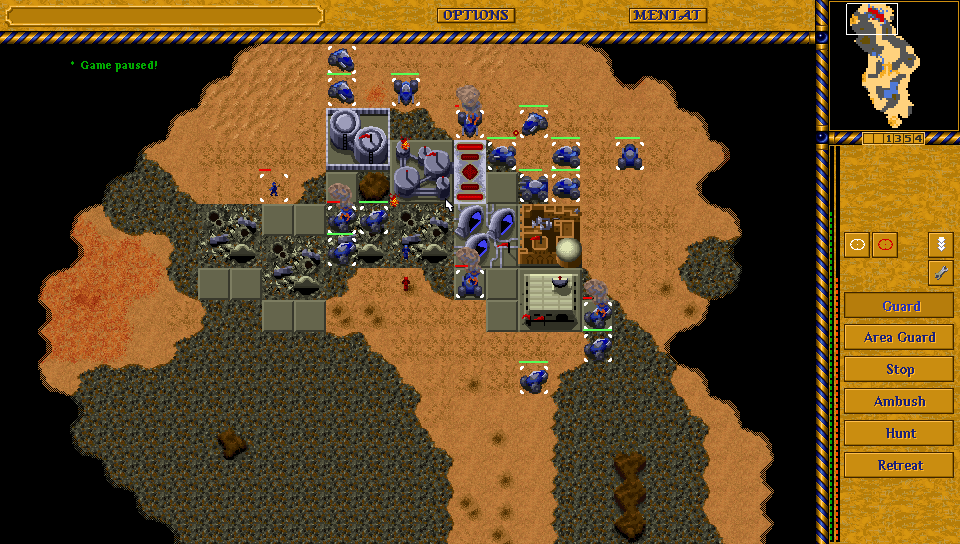
Task: Activate the Hunt command
Action: pos(899,433)
